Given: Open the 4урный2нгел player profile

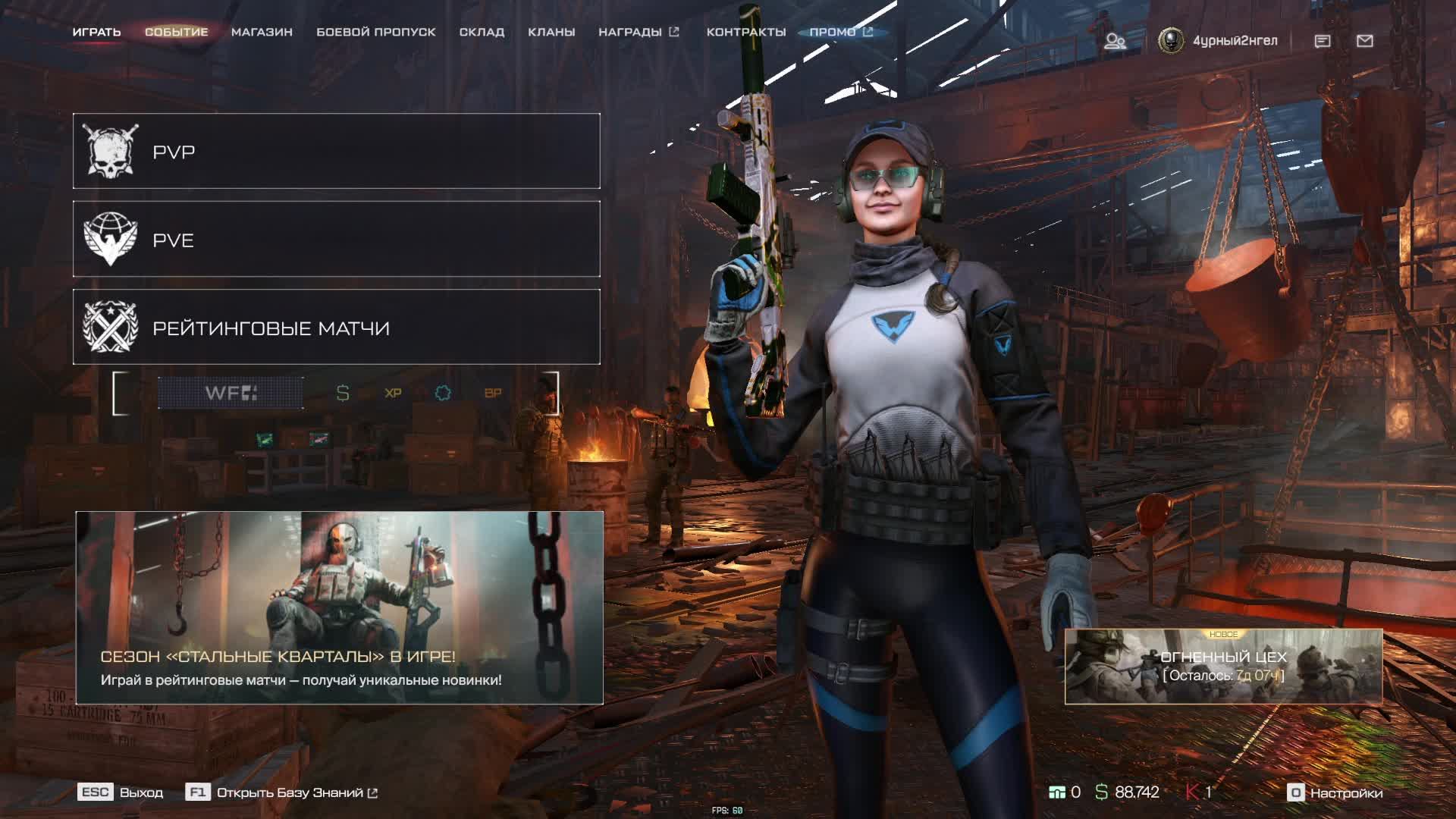Looking at the screenshot, I should [x=1218, y=41].
